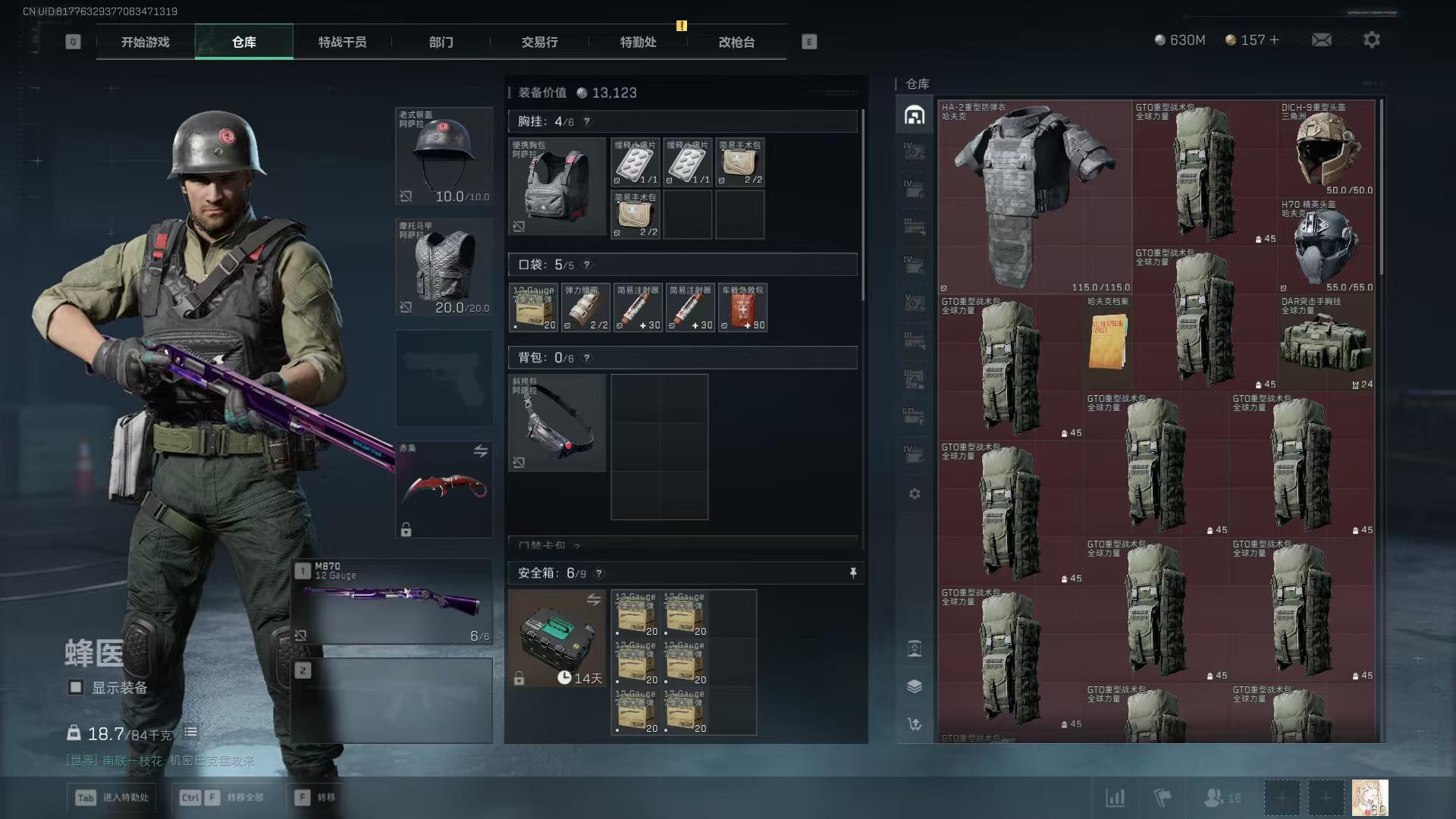Click the 便携胸包 chest rig slot
This screenshot has height=819, width=1456.
point(557,186)
